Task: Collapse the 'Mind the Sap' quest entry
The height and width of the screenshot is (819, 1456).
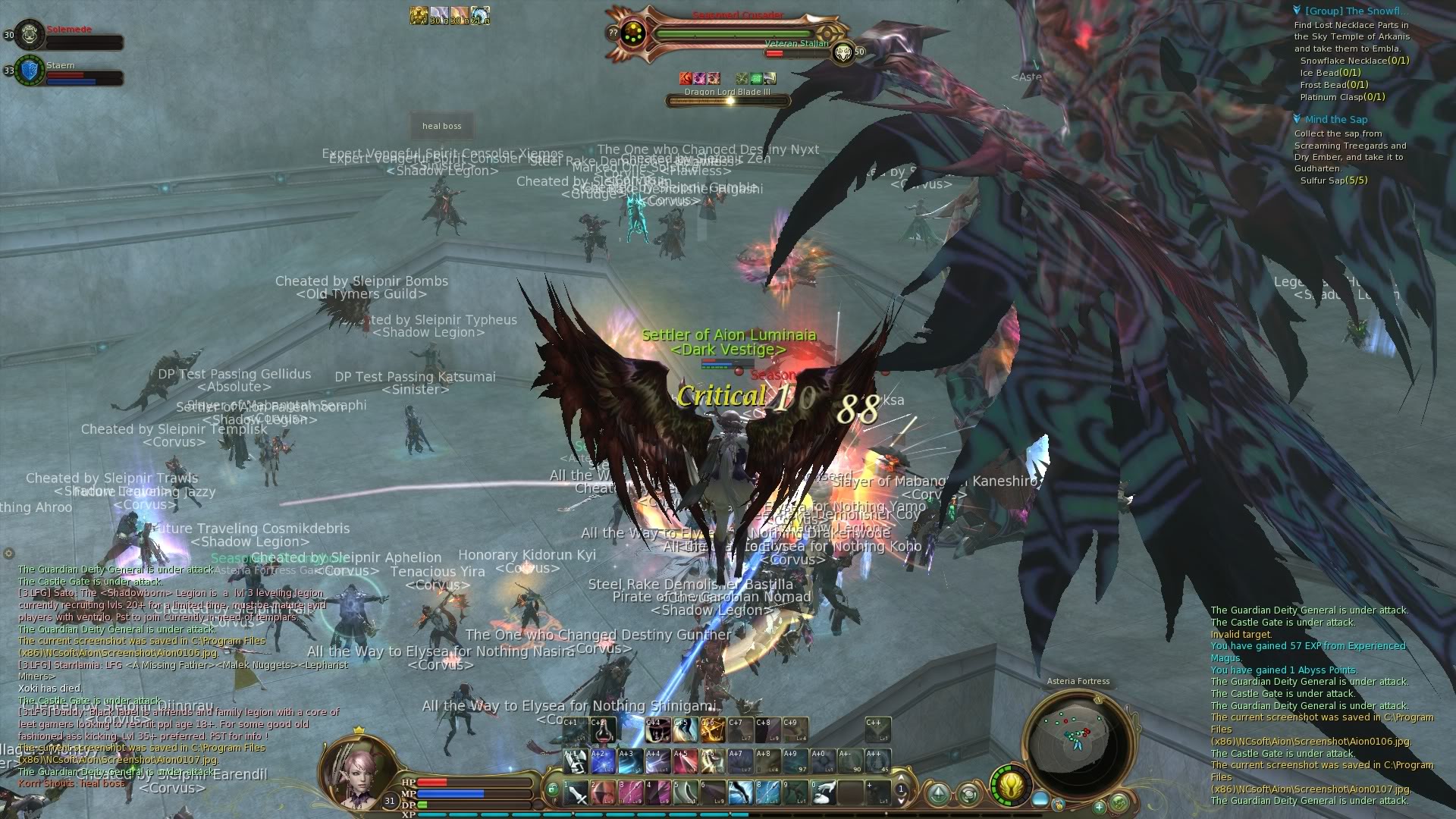Action: coord(1297,119)
